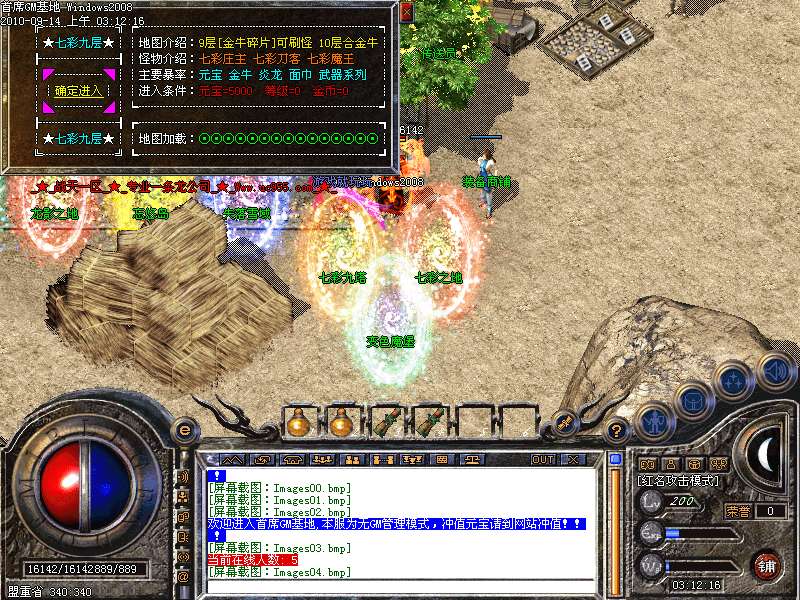
Task: Click the 确定进入 confirm-entry link
Action: 79,90
